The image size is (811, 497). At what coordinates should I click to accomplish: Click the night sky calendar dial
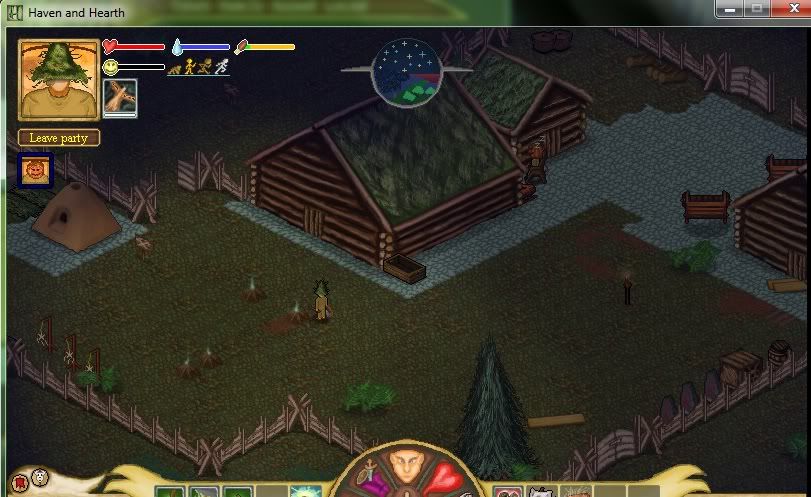click(405, 70)
